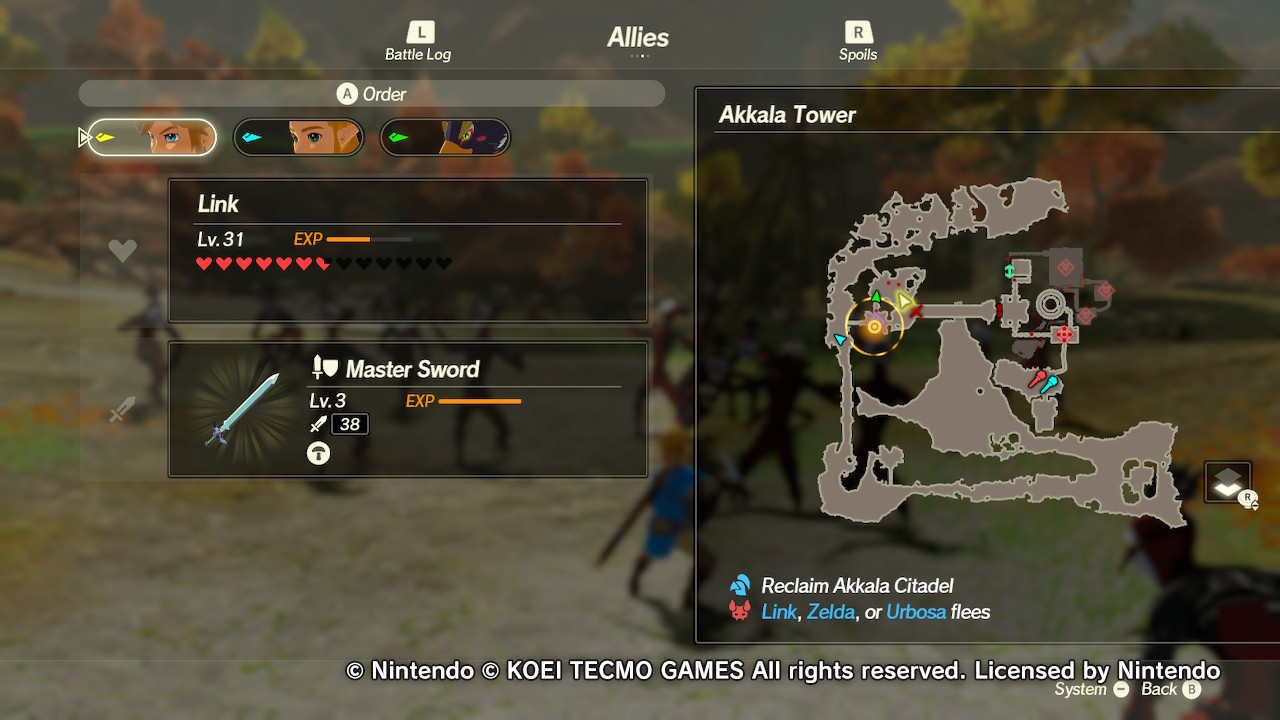Select the crossed swords weapon icon on sidebar

click(x=122, y=408)
